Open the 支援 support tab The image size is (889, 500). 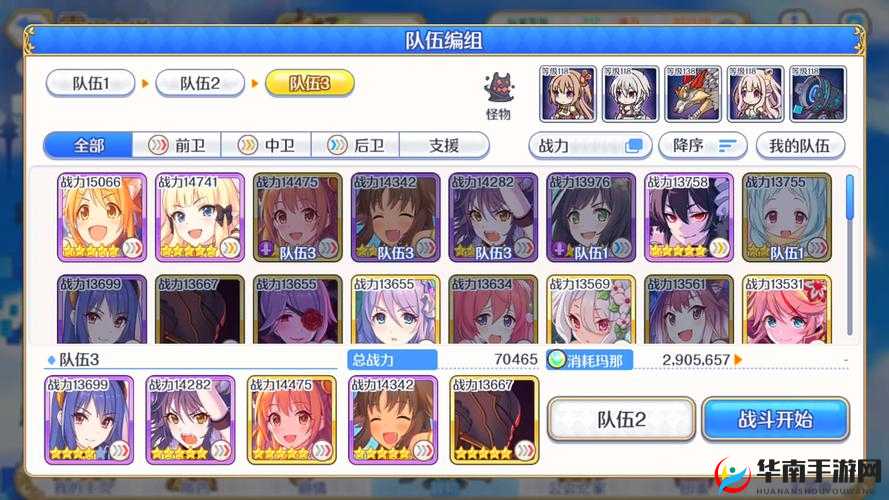click(x=443, y=145)
